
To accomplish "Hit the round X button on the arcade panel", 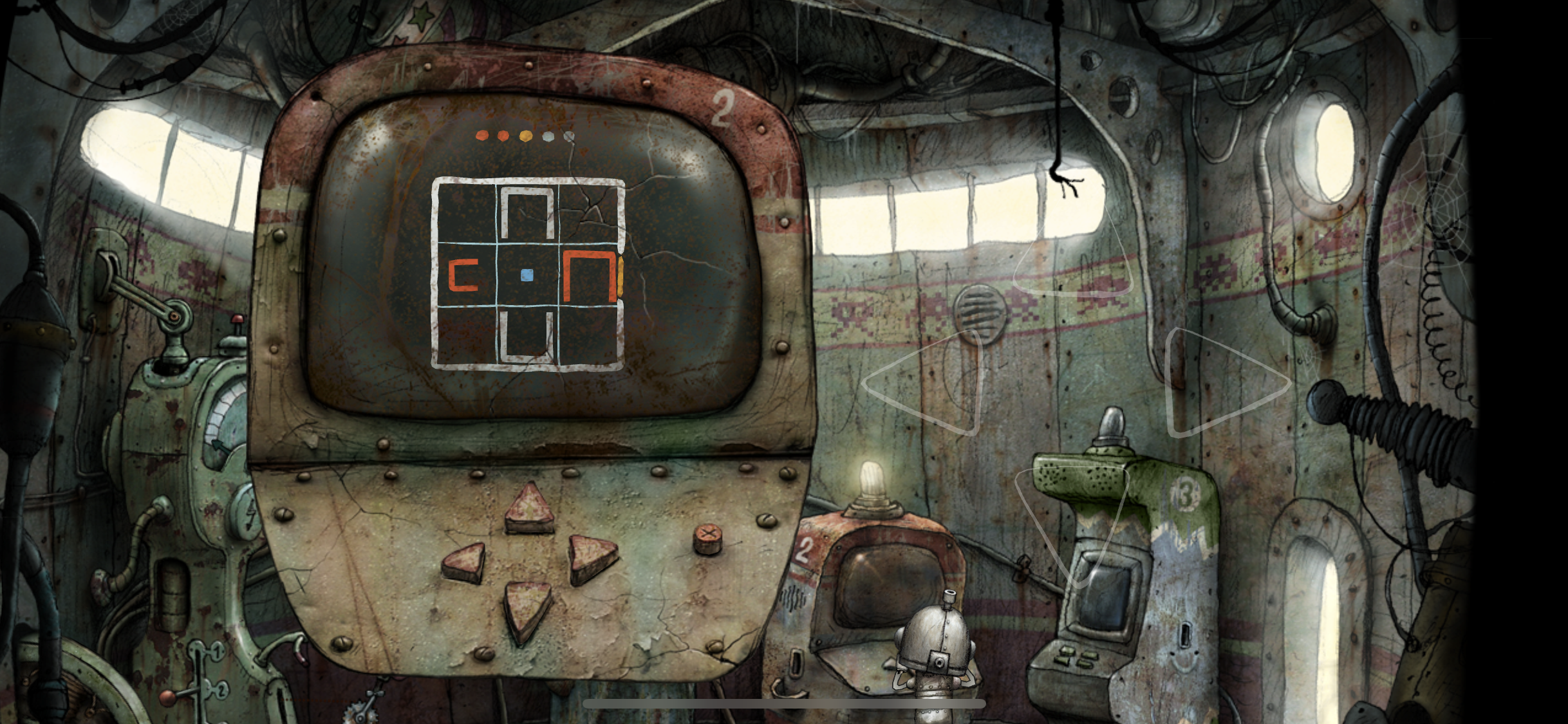I will tap(707, 539).
